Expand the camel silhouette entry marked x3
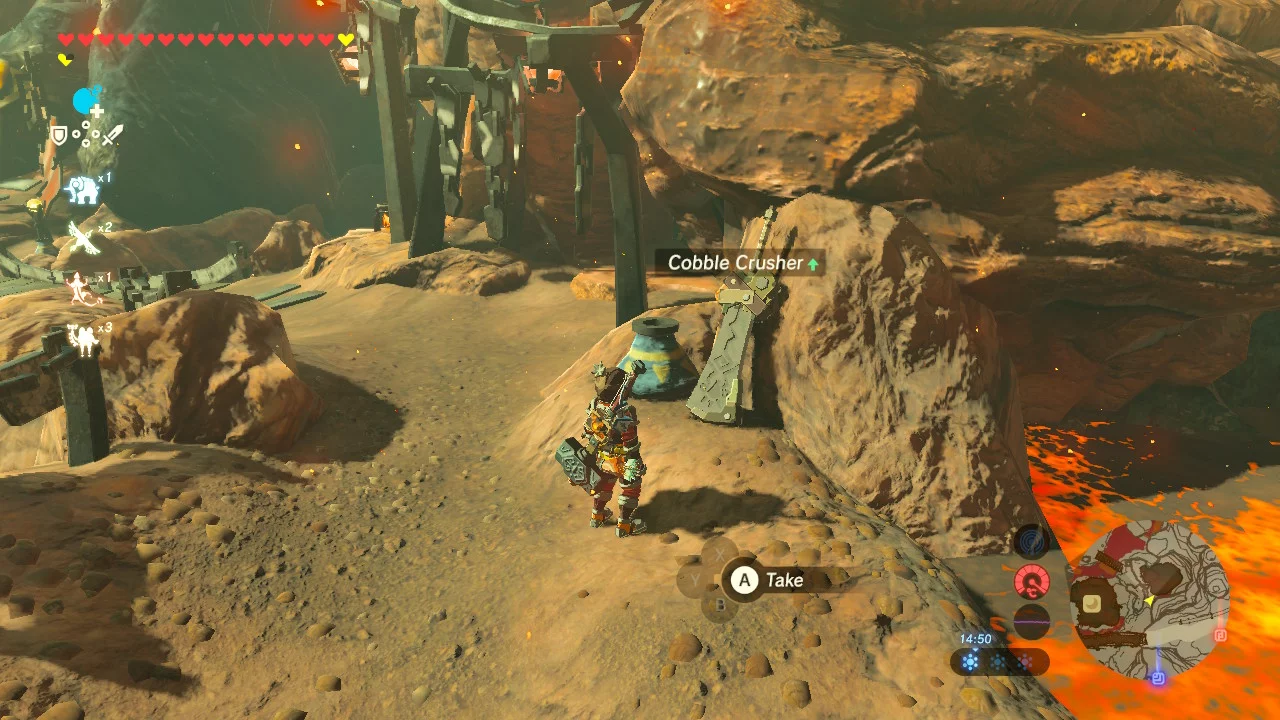Viewport: 1280px width, 720px height. click(84, 340)
